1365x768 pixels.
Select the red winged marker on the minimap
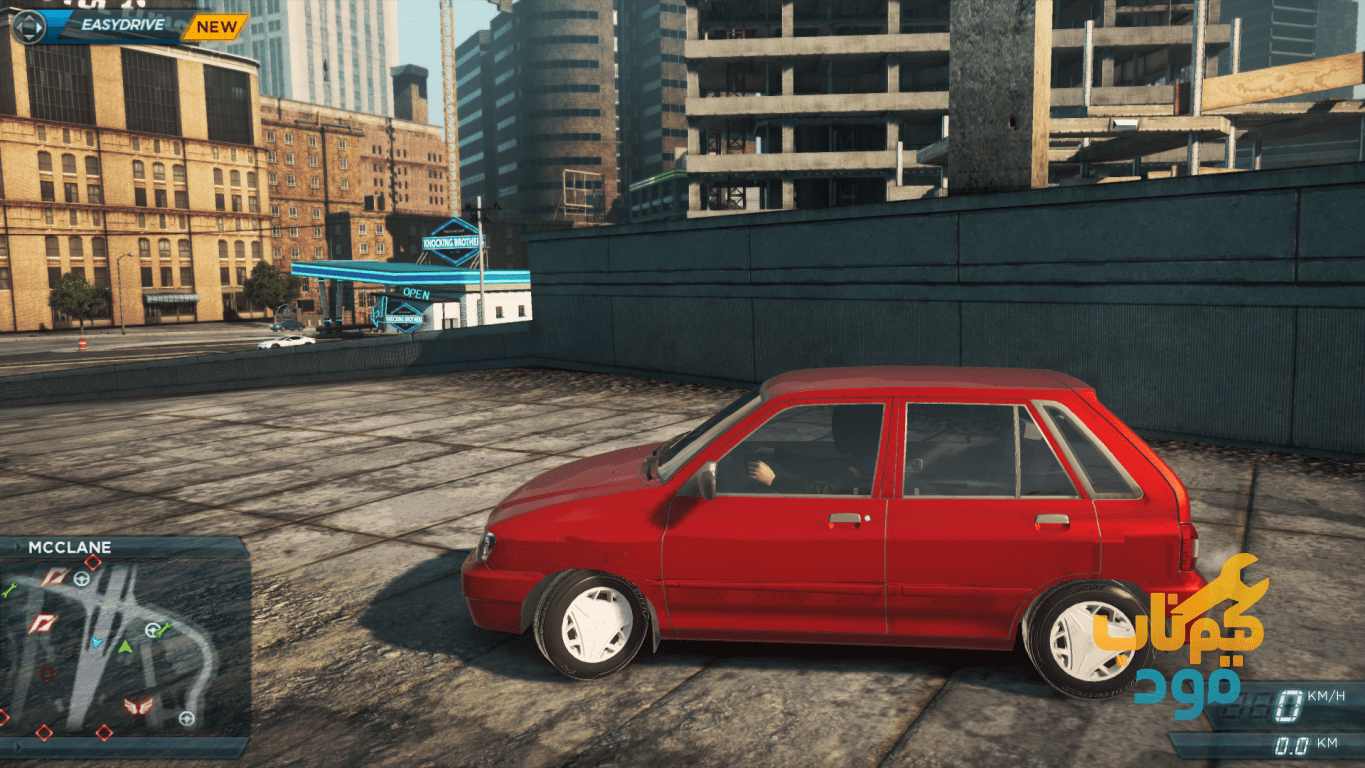[x=138, y=707]
